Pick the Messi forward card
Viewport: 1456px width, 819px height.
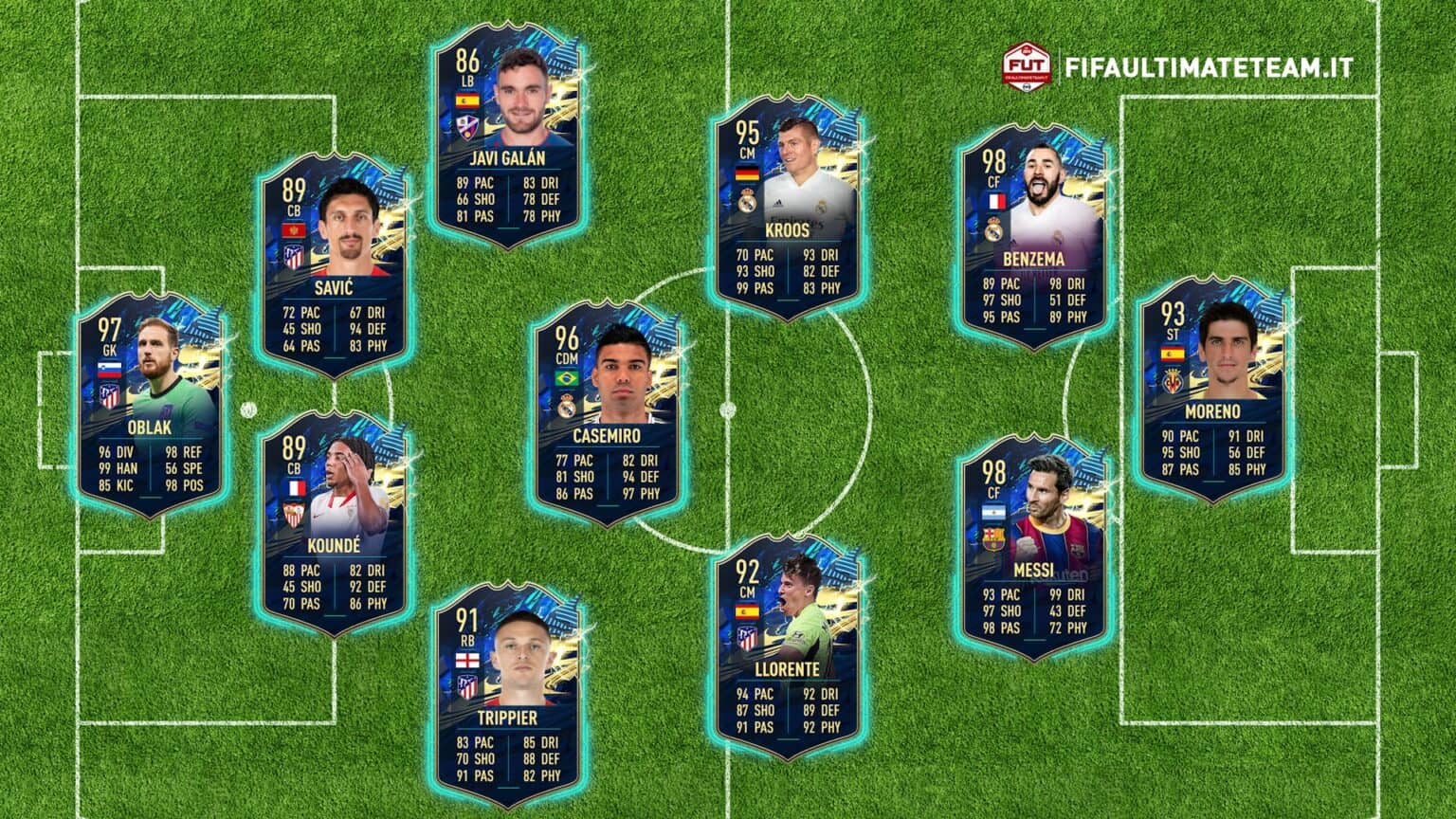point(1032,547)
